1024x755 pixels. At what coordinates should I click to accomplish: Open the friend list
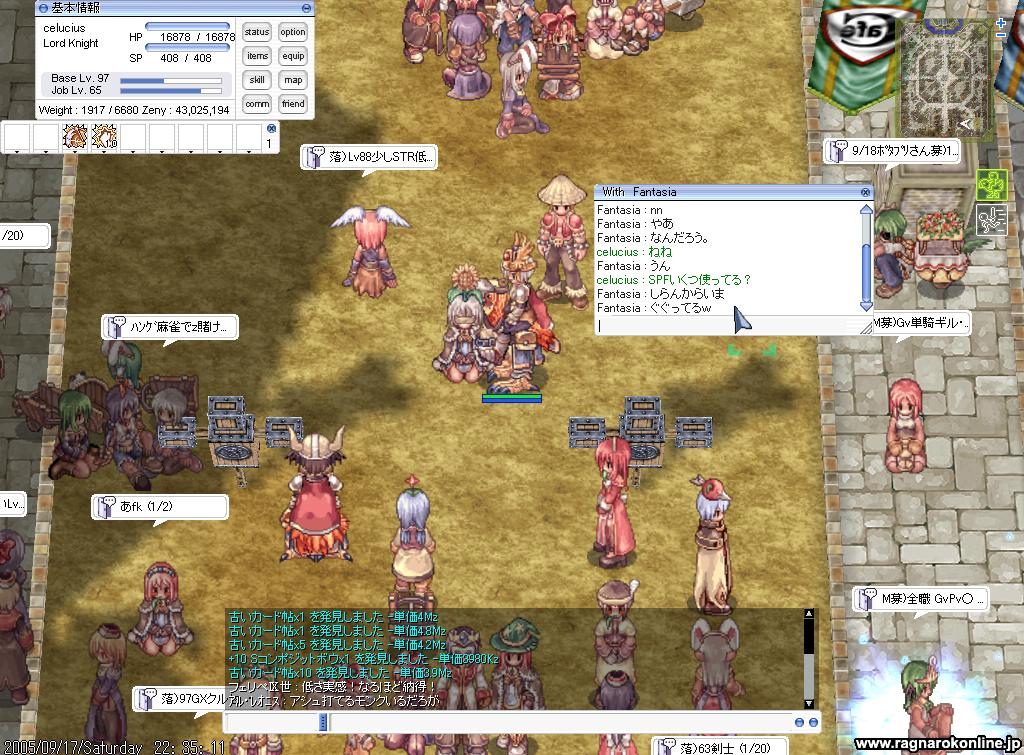coord(293,104)
